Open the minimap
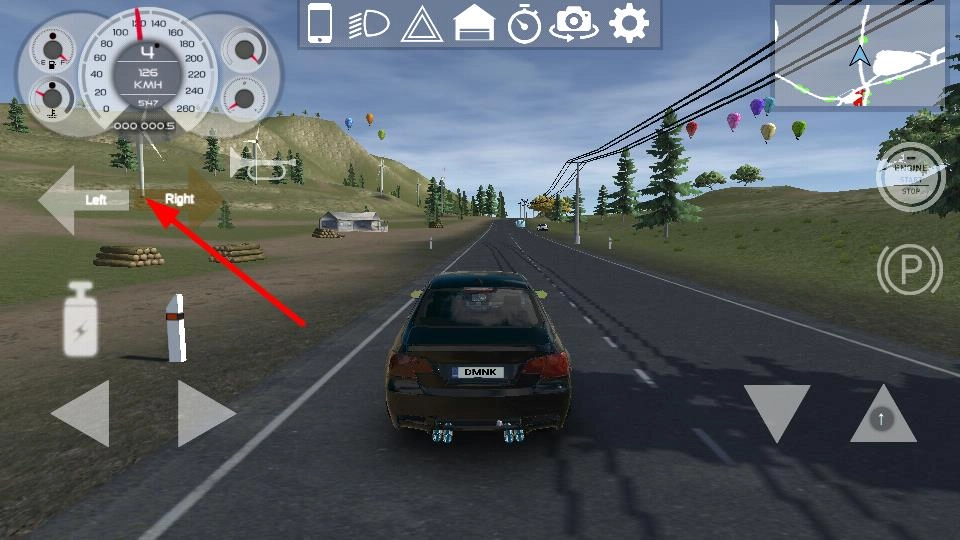 coord(859,56)
